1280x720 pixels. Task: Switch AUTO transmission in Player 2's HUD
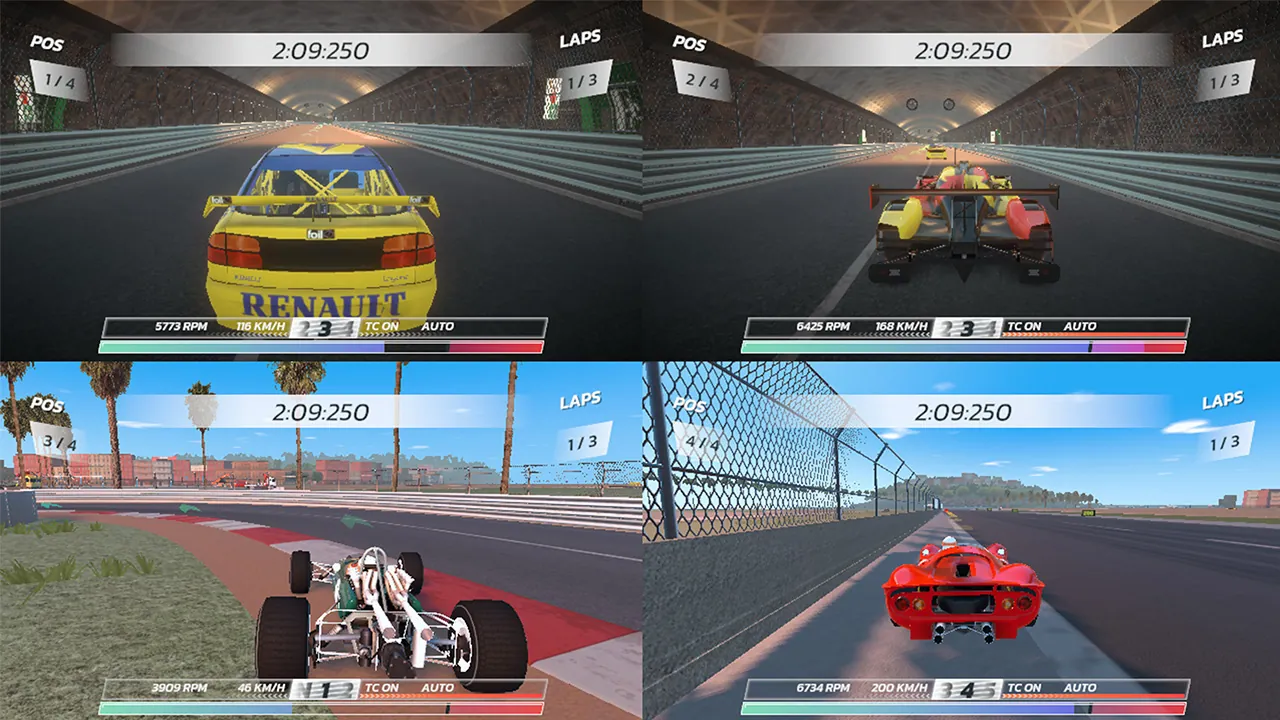[1081, 326]
